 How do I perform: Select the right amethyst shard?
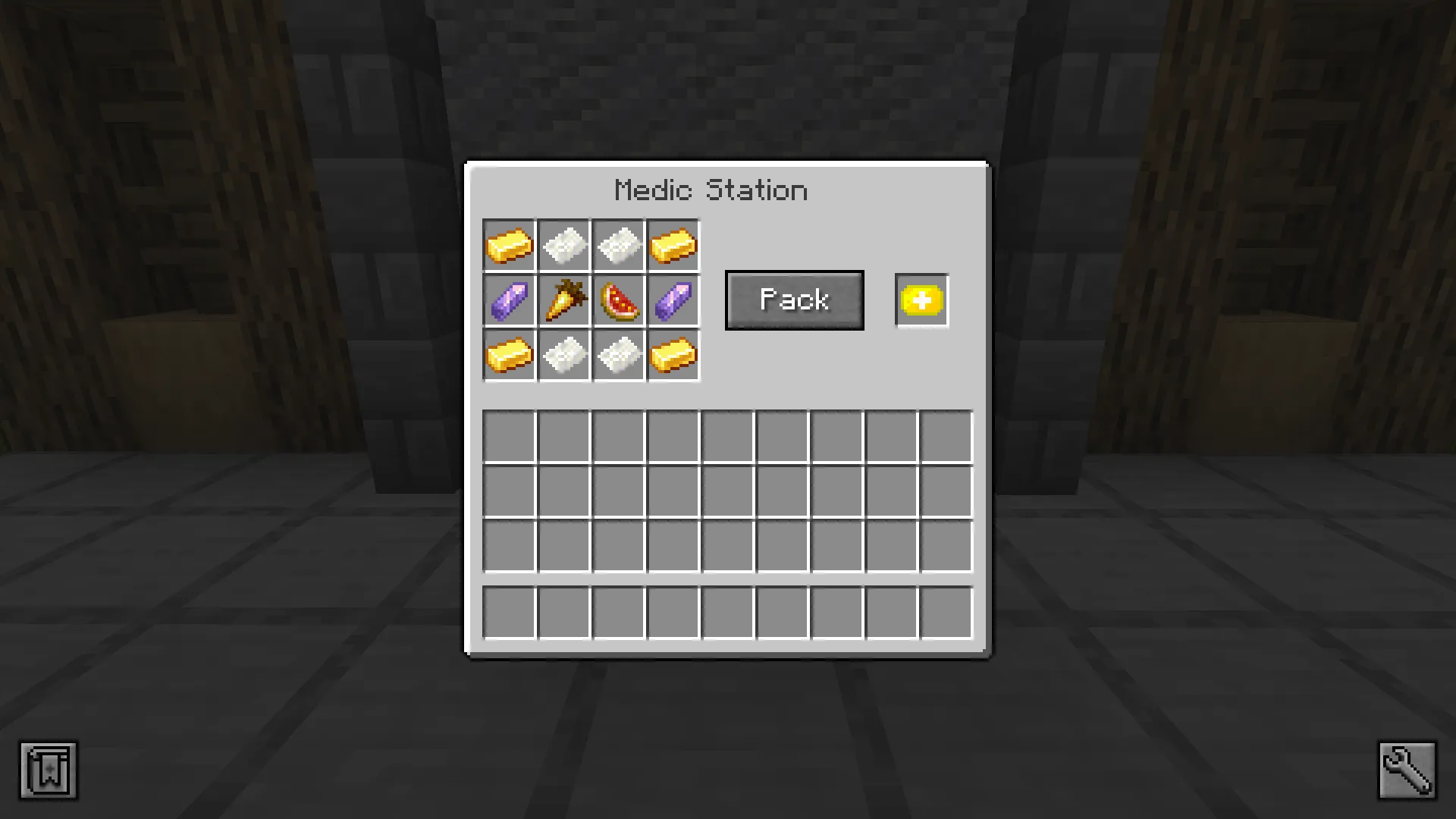[x=673, y=300]
